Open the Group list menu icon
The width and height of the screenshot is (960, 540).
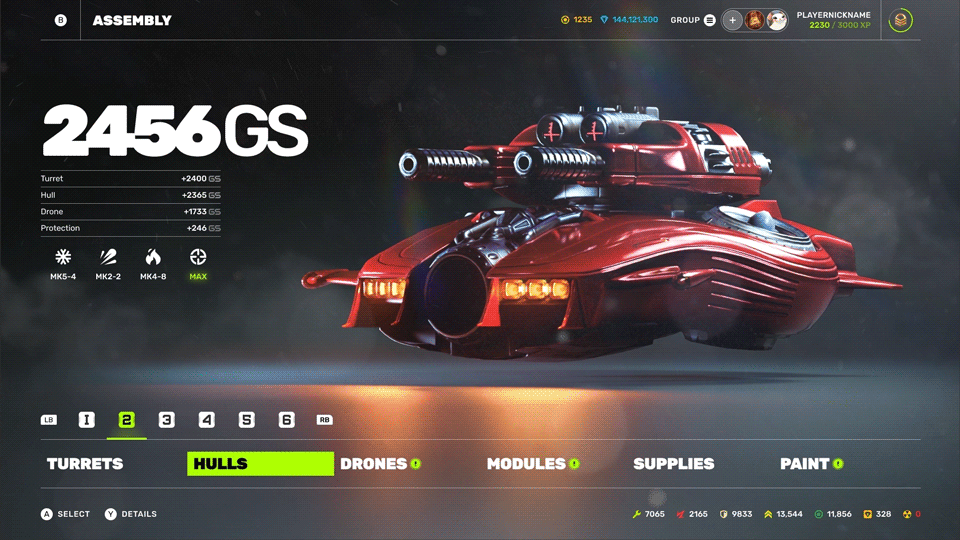click(710, 20)
